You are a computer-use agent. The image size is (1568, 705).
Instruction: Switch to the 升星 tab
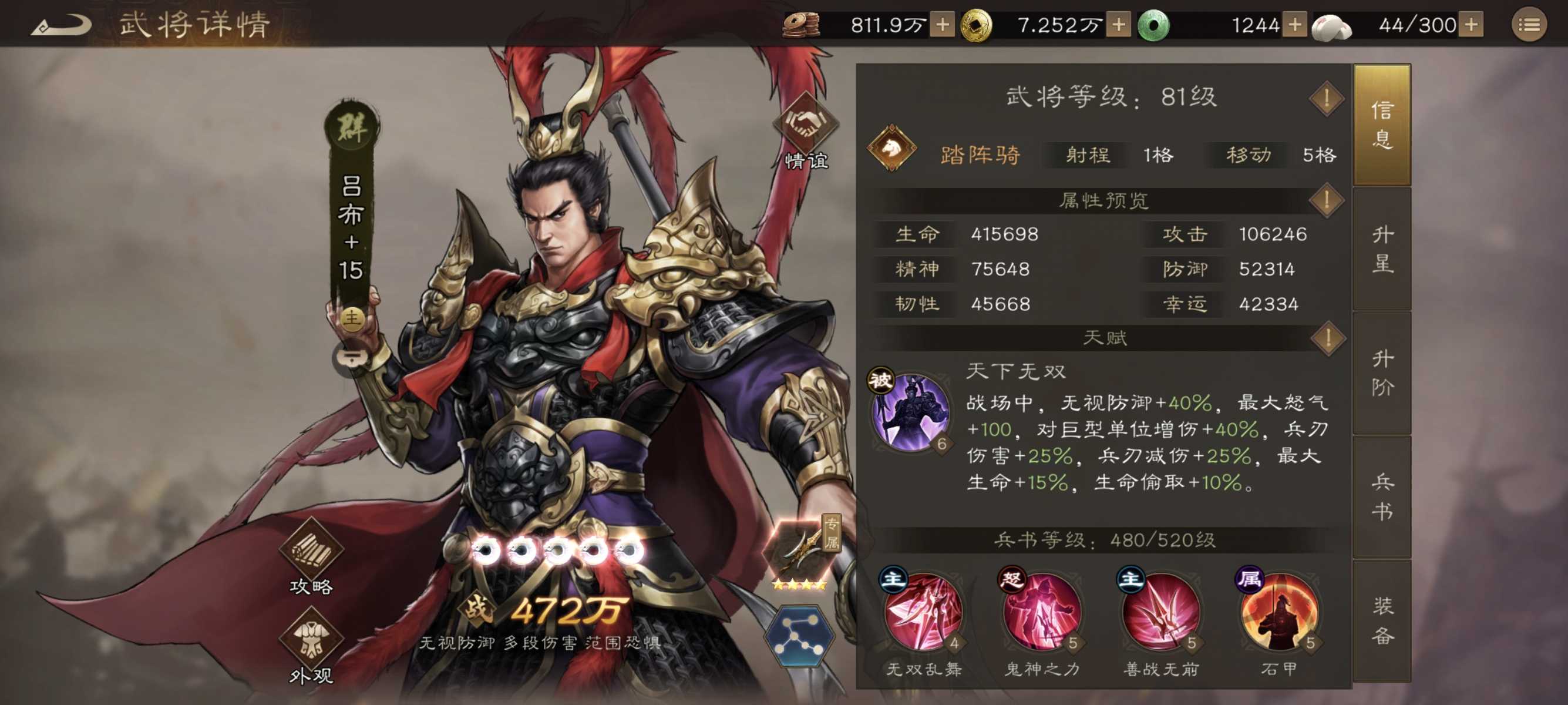point(1382,250)
